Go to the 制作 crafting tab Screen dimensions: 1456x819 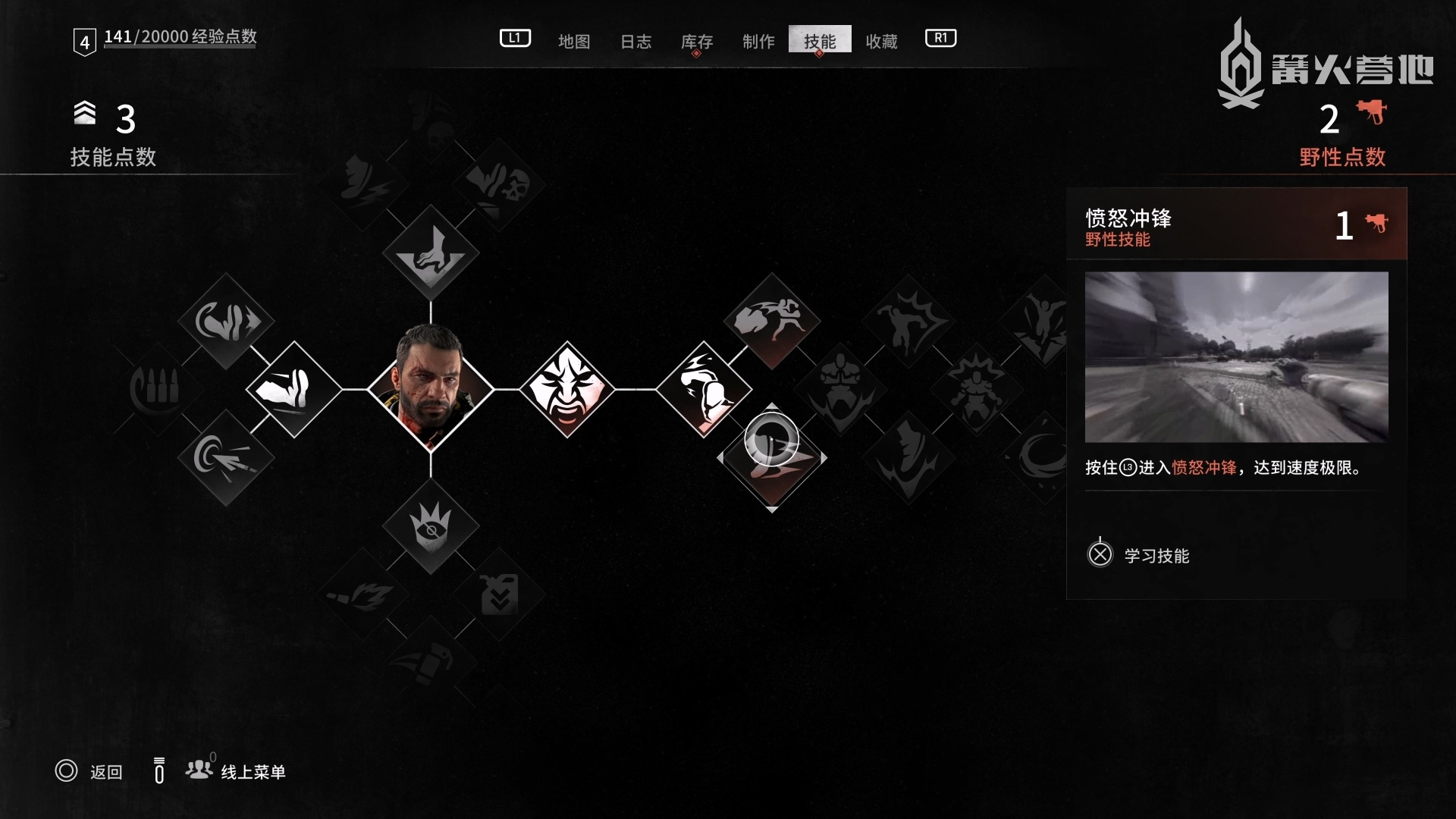click(758, 41)
